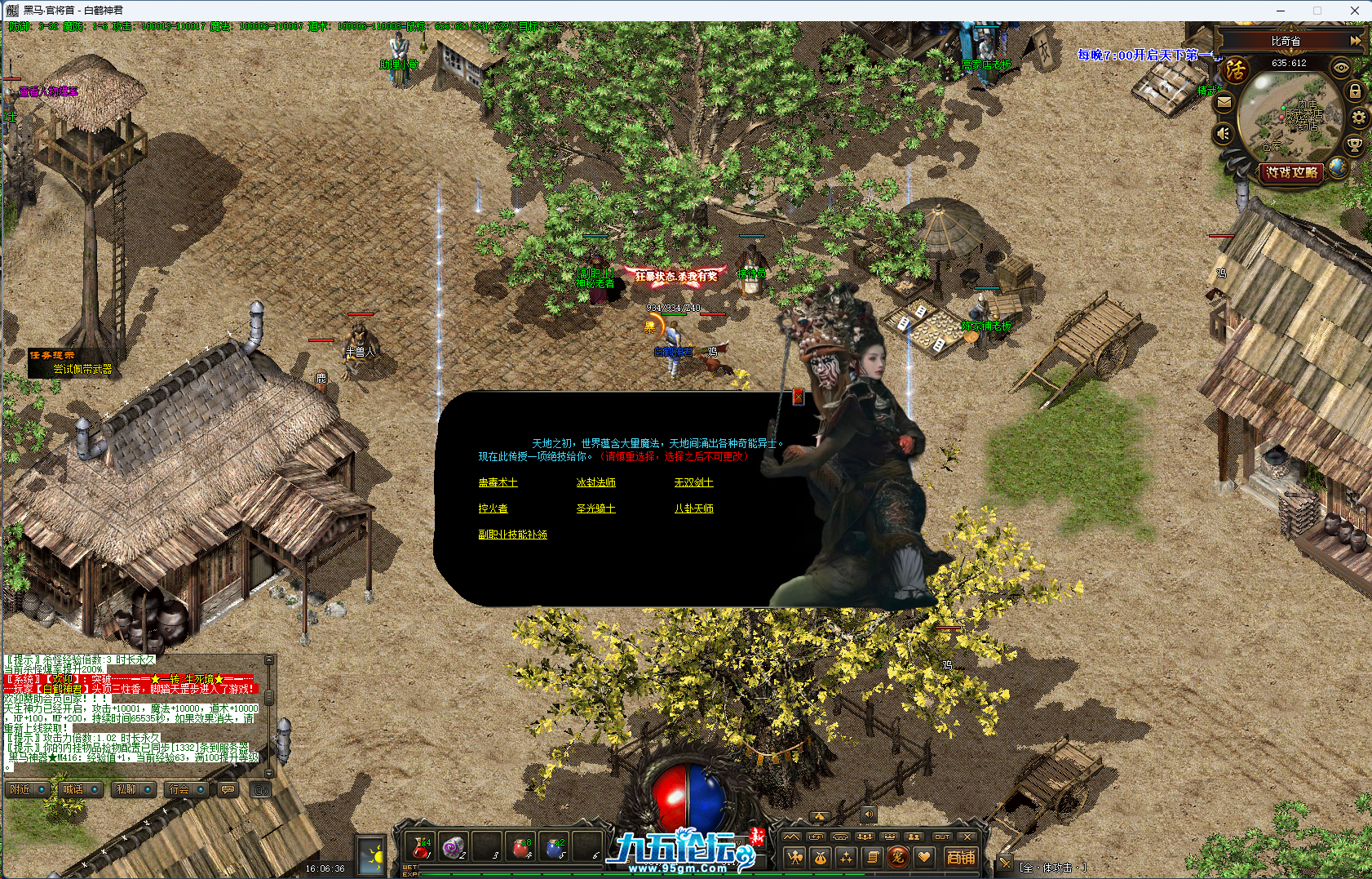Open the settings gear on the minimap
The image size is (1372, 879).
tap(1358, 117)
